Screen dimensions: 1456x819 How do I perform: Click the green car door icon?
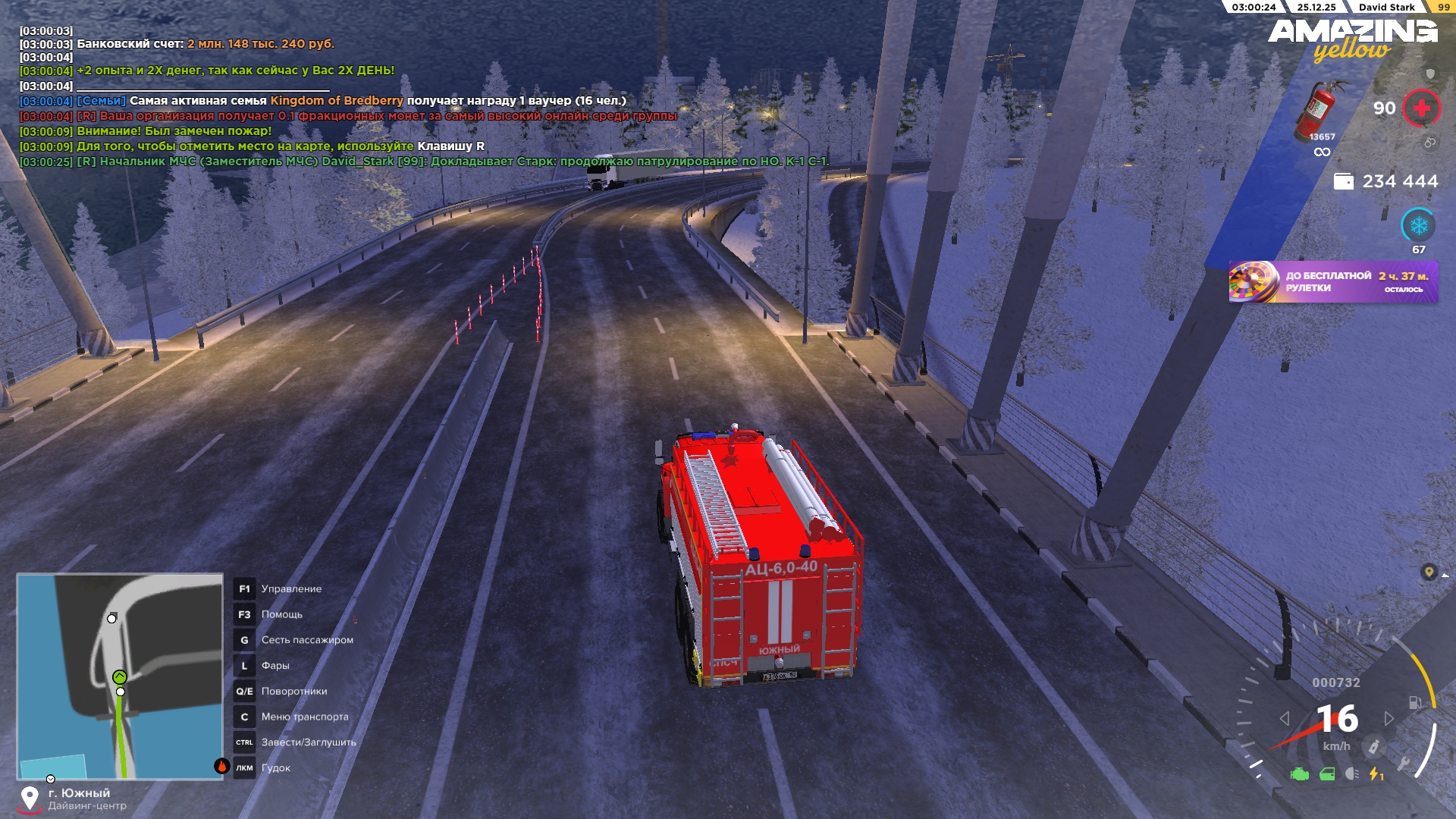pos(1327,774)
